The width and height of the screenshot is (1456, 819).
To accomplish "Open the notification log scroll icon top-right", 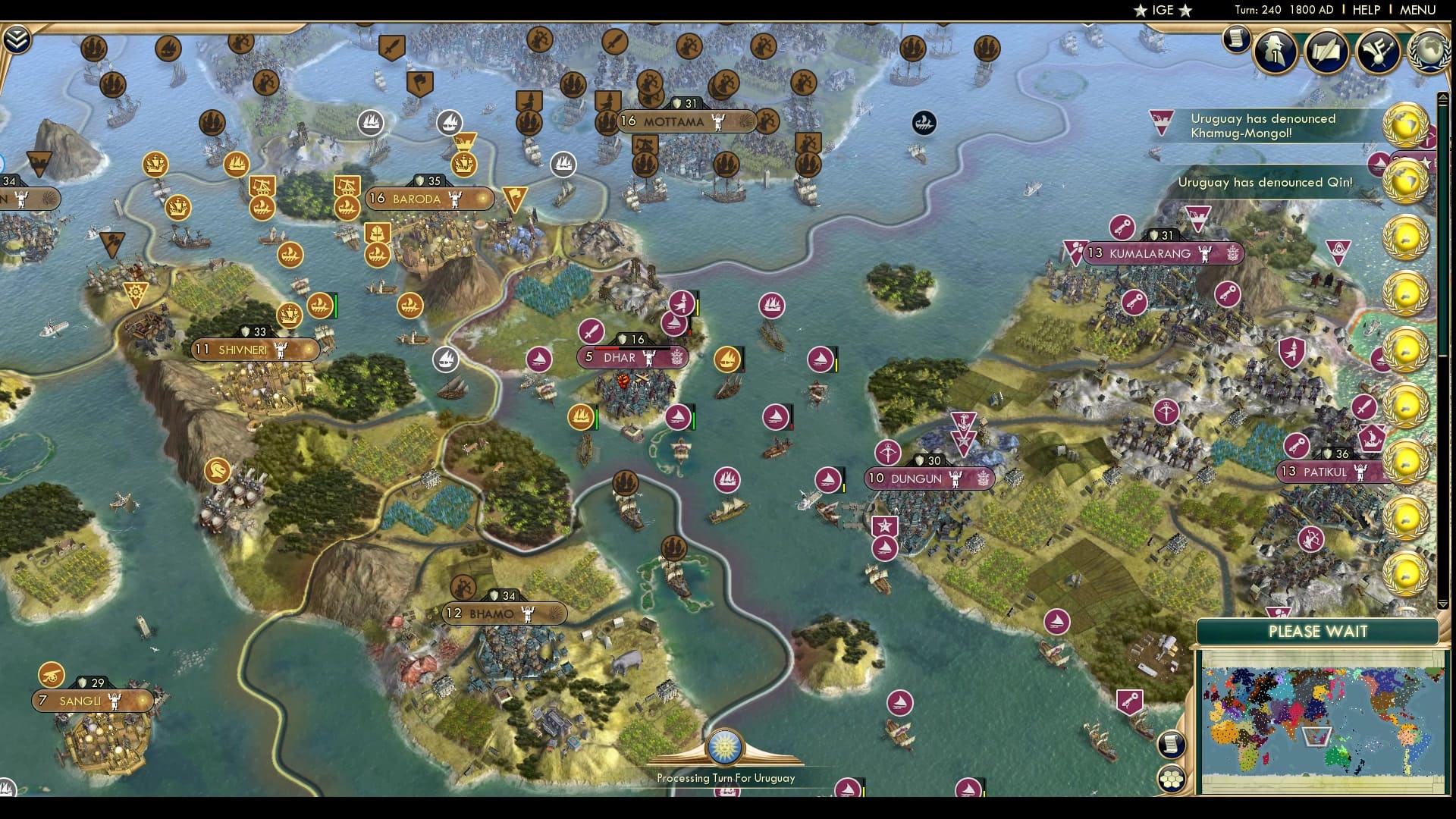I will click(1236, 38).
